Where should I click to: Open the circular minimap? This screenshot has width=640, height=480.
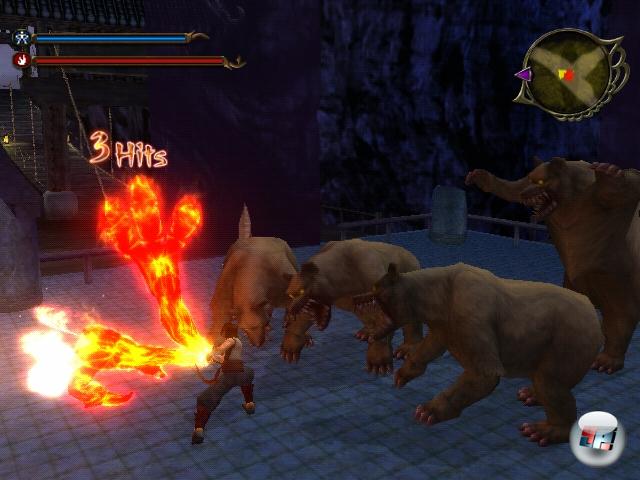click(565, 71)
